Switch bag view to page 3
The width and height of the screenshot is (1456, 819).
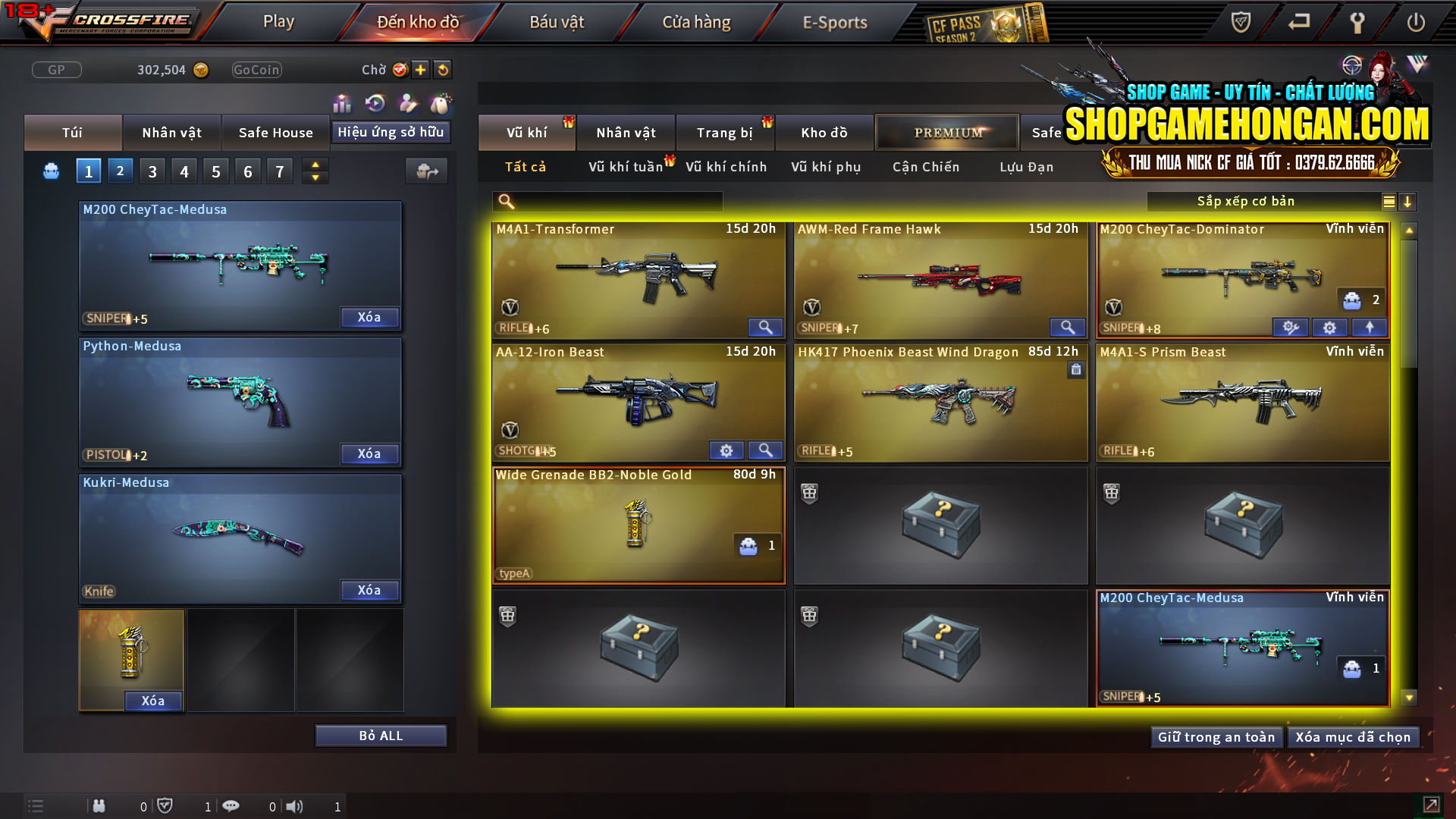(152, 170)
